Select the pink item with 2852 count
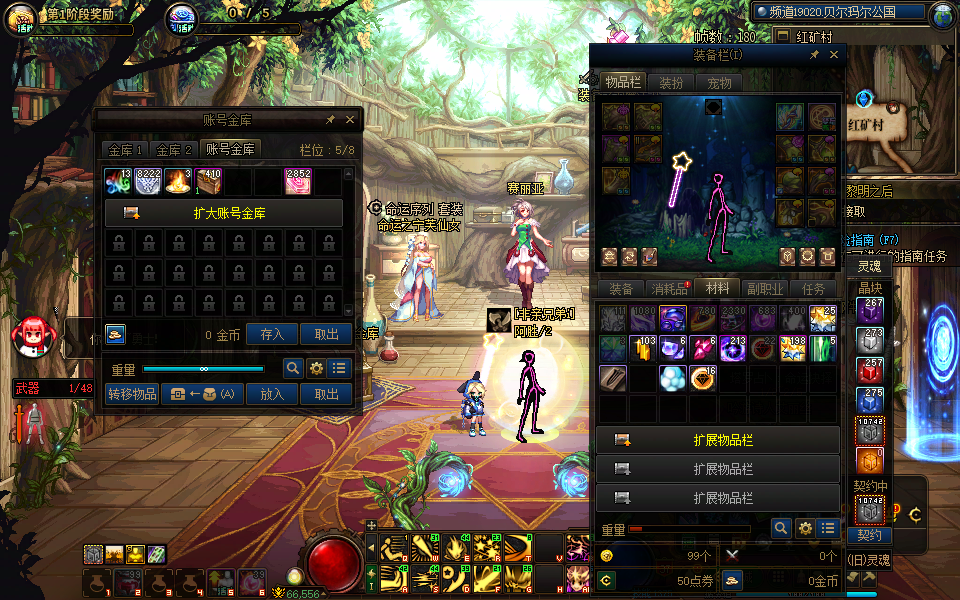Screen dimensions: 960x600 [298, 182]
